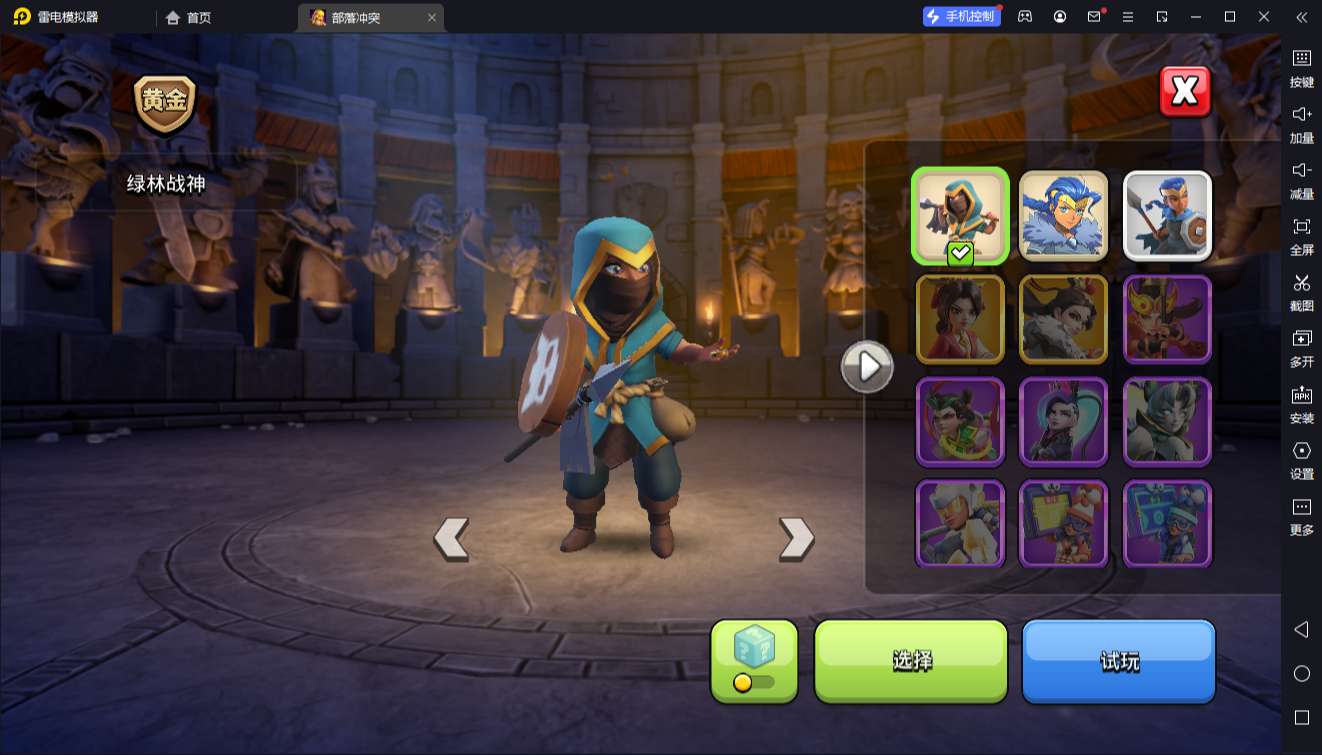Viewport: 1322px width, 755px height.
Task: Choose the white-haired armored skin
Action: [x=960, y=524]
